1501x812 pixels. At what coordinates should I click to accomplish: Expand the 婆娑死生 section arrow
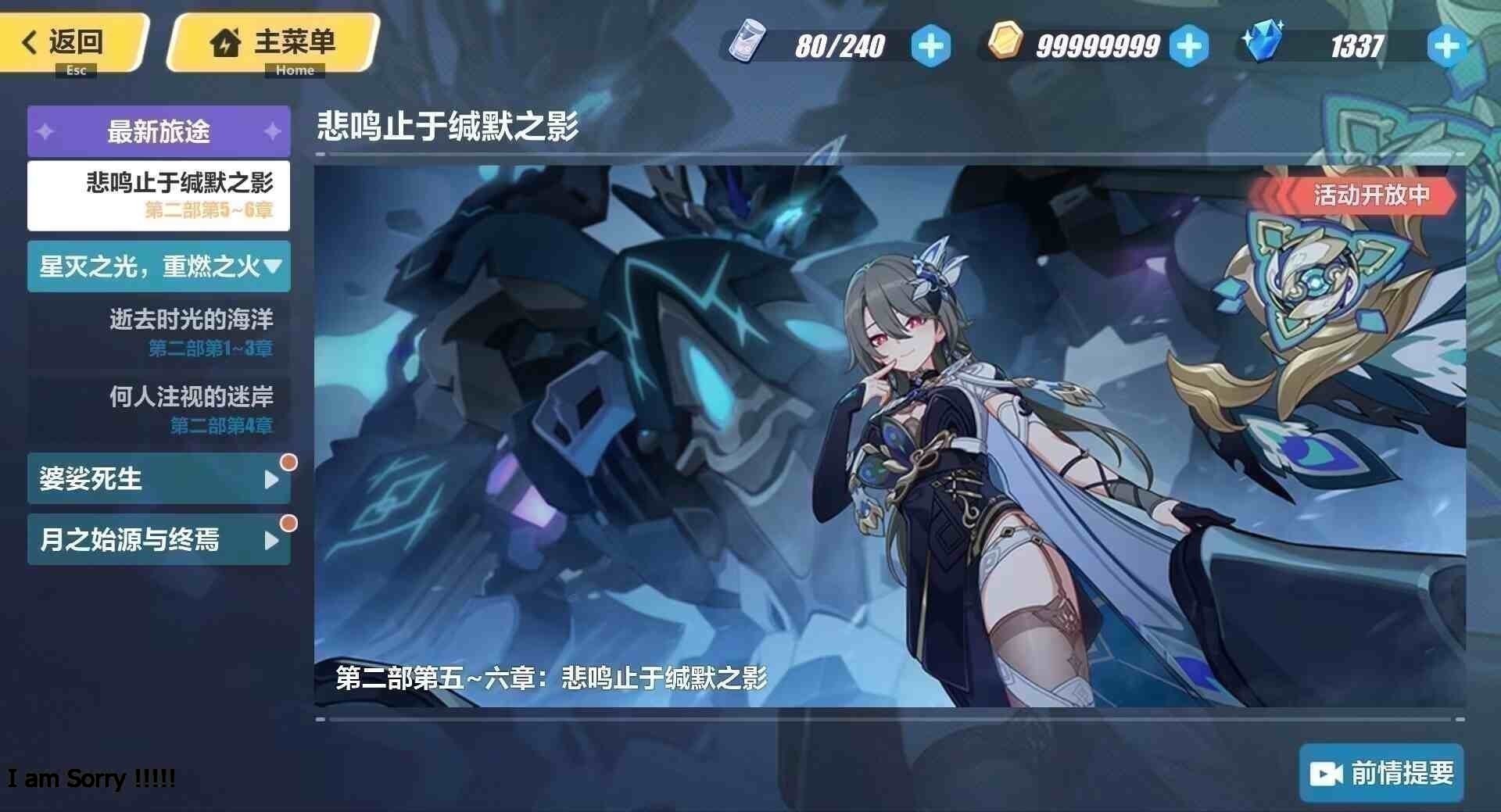click(x=271, y=480)
